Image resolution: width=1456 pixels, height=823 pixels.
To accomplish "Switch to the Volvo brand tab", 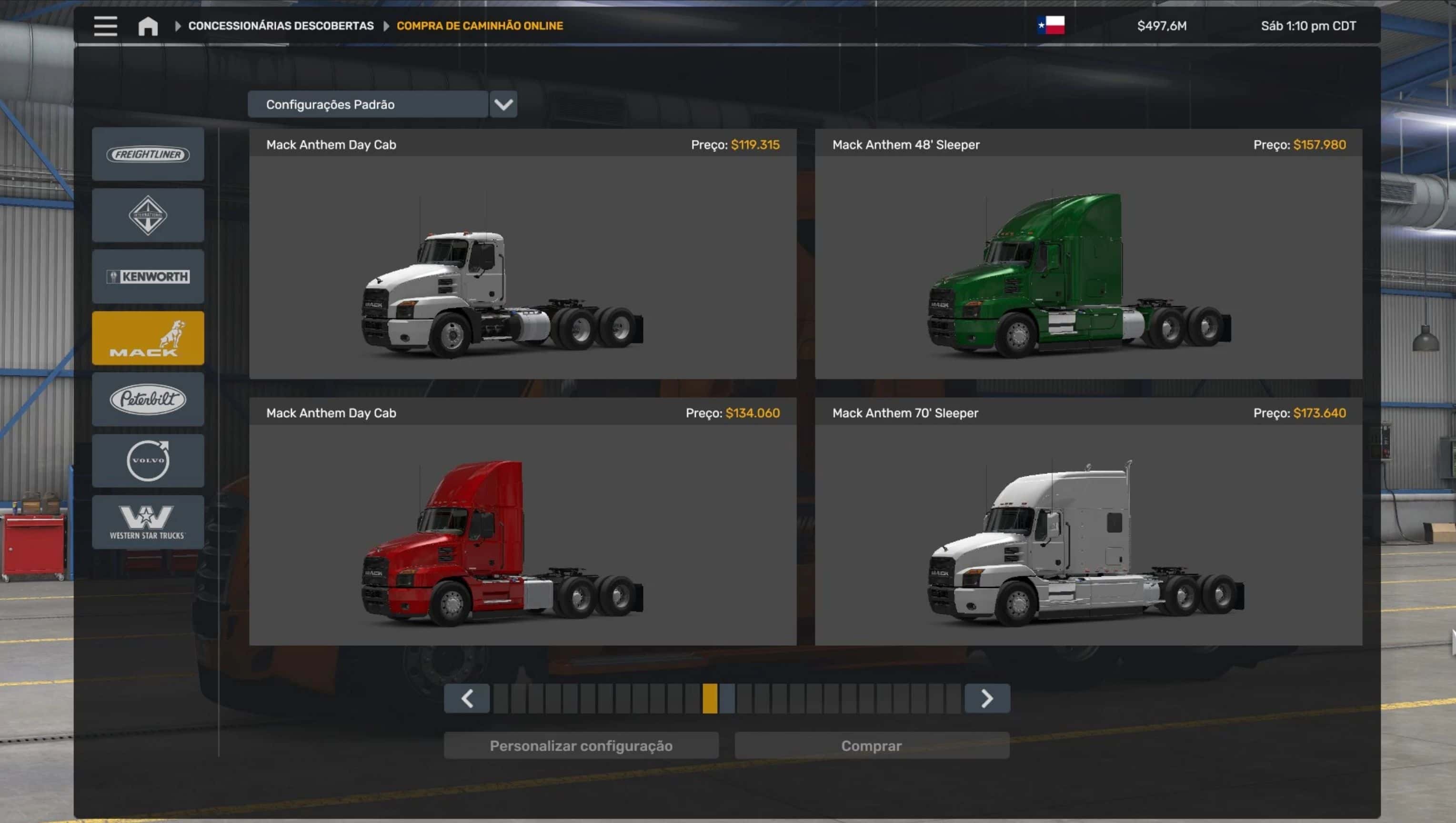I will 148,461.
